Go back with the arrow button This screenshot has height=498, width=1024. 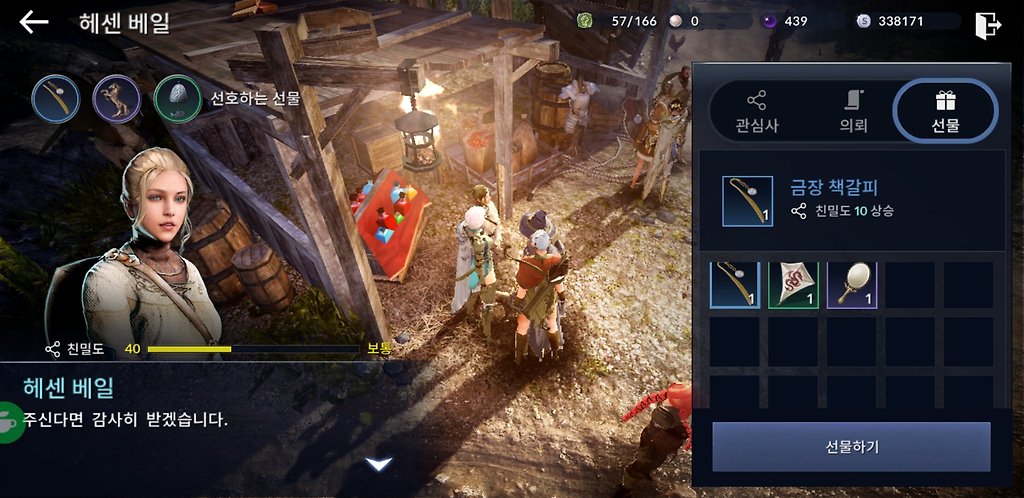34,22
